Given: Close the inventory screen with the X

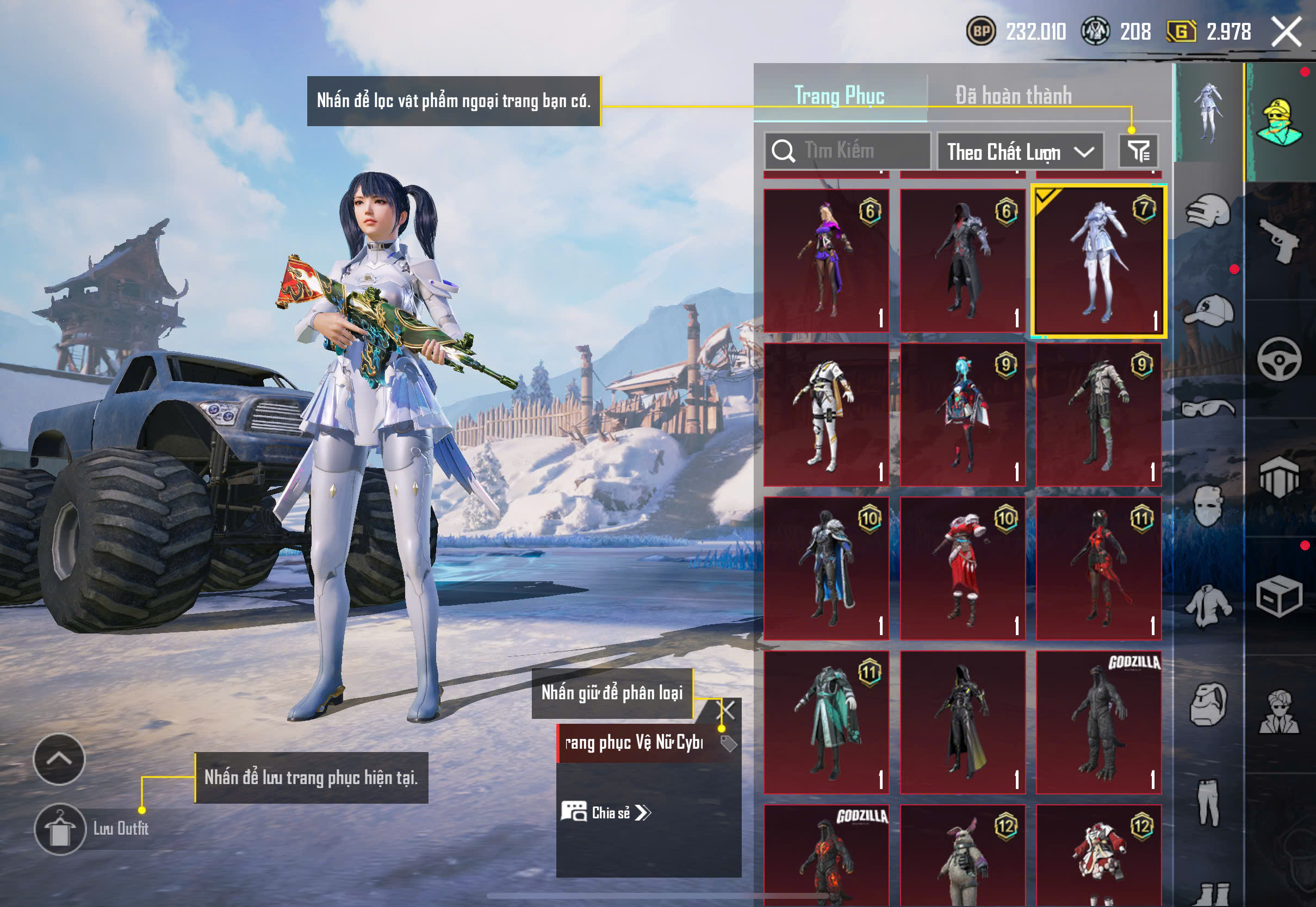Looking at the screenshot, I should (x=1287, y=32).
